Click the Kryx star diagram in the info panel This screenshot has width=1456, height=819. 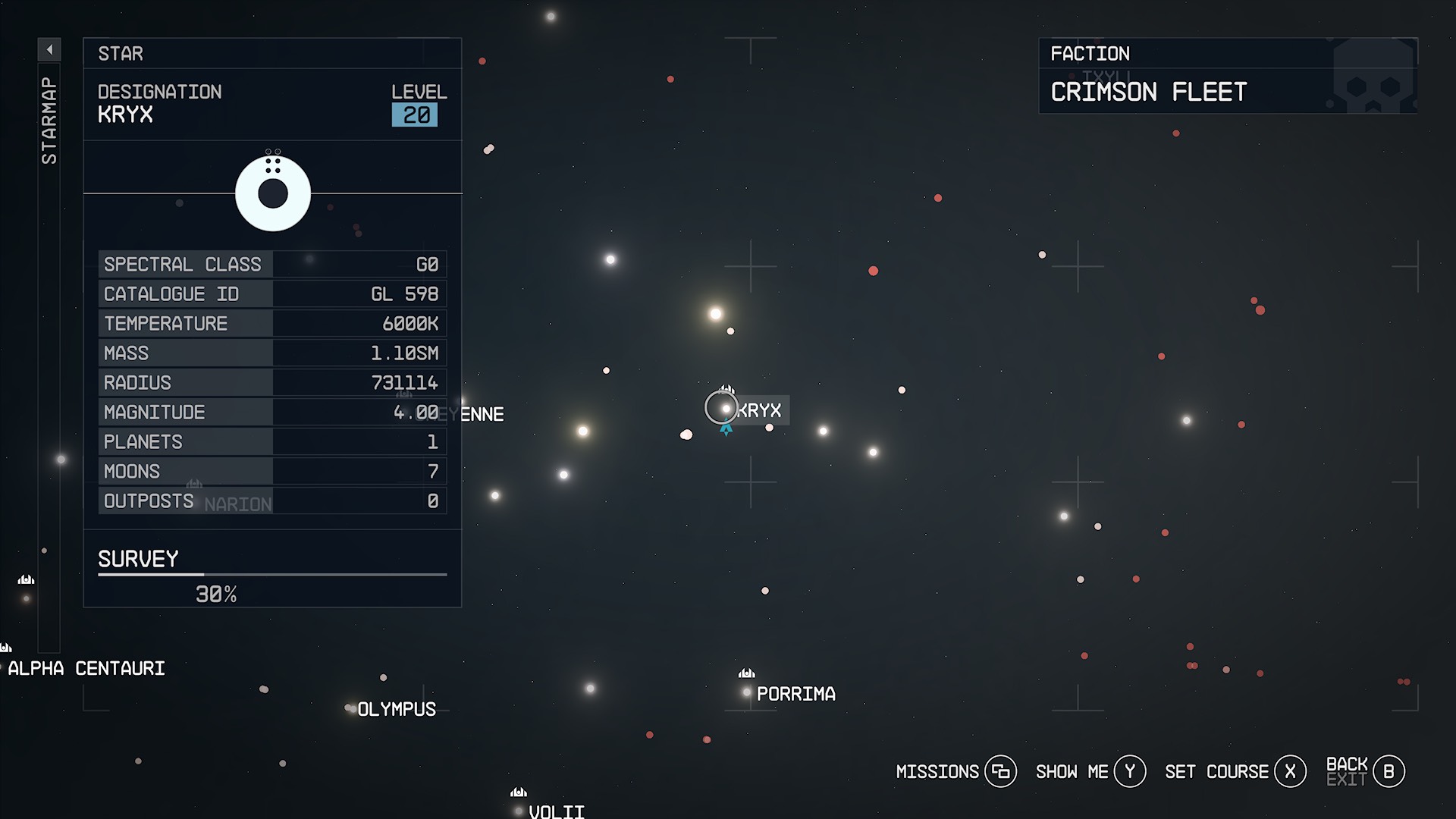[x=273, y=192]
